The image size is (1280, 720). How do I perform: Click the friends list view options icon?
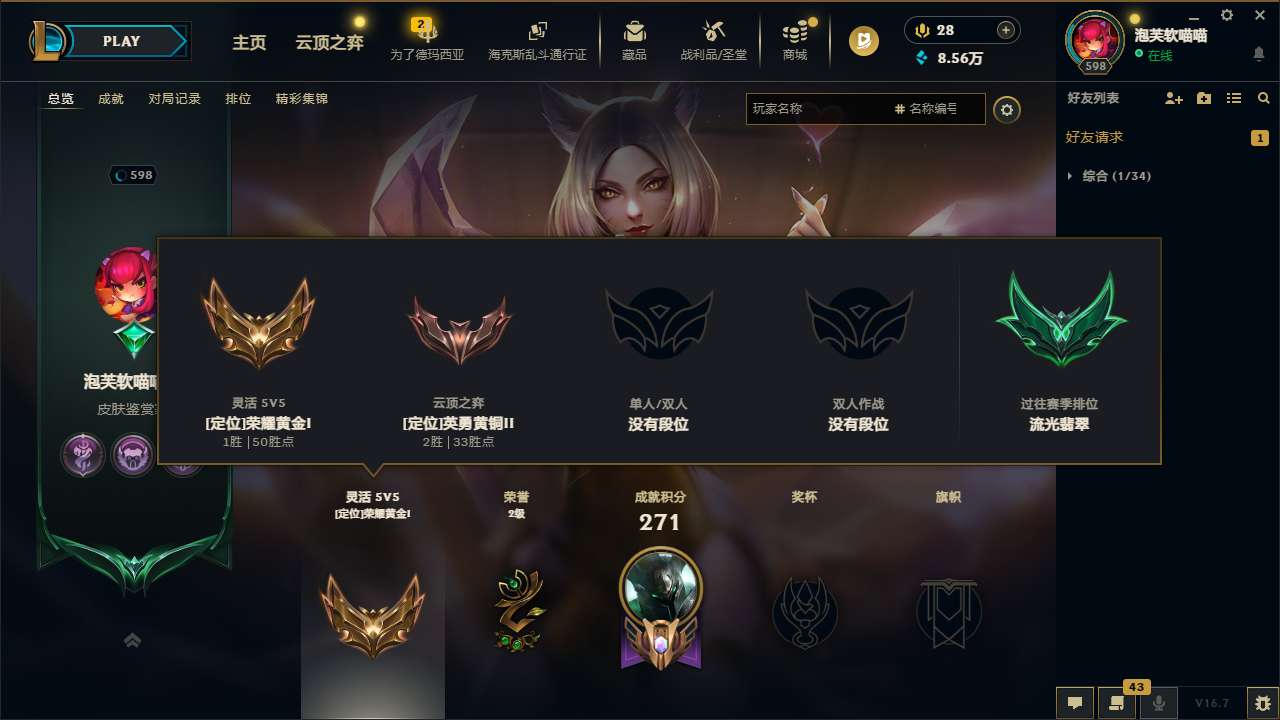(x=1233, y=98)
